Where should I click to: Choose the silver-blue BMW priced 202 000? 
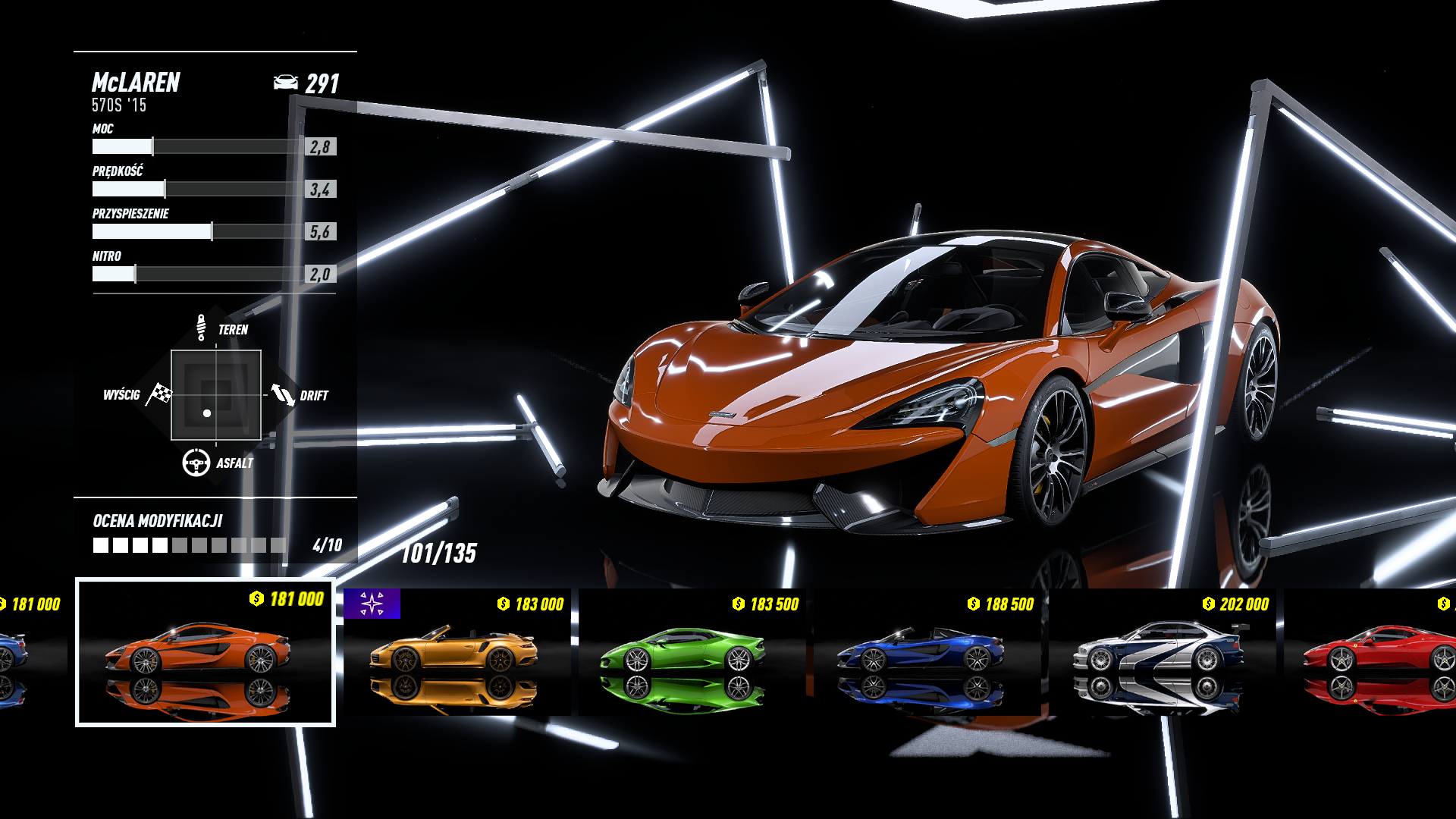1162,652
